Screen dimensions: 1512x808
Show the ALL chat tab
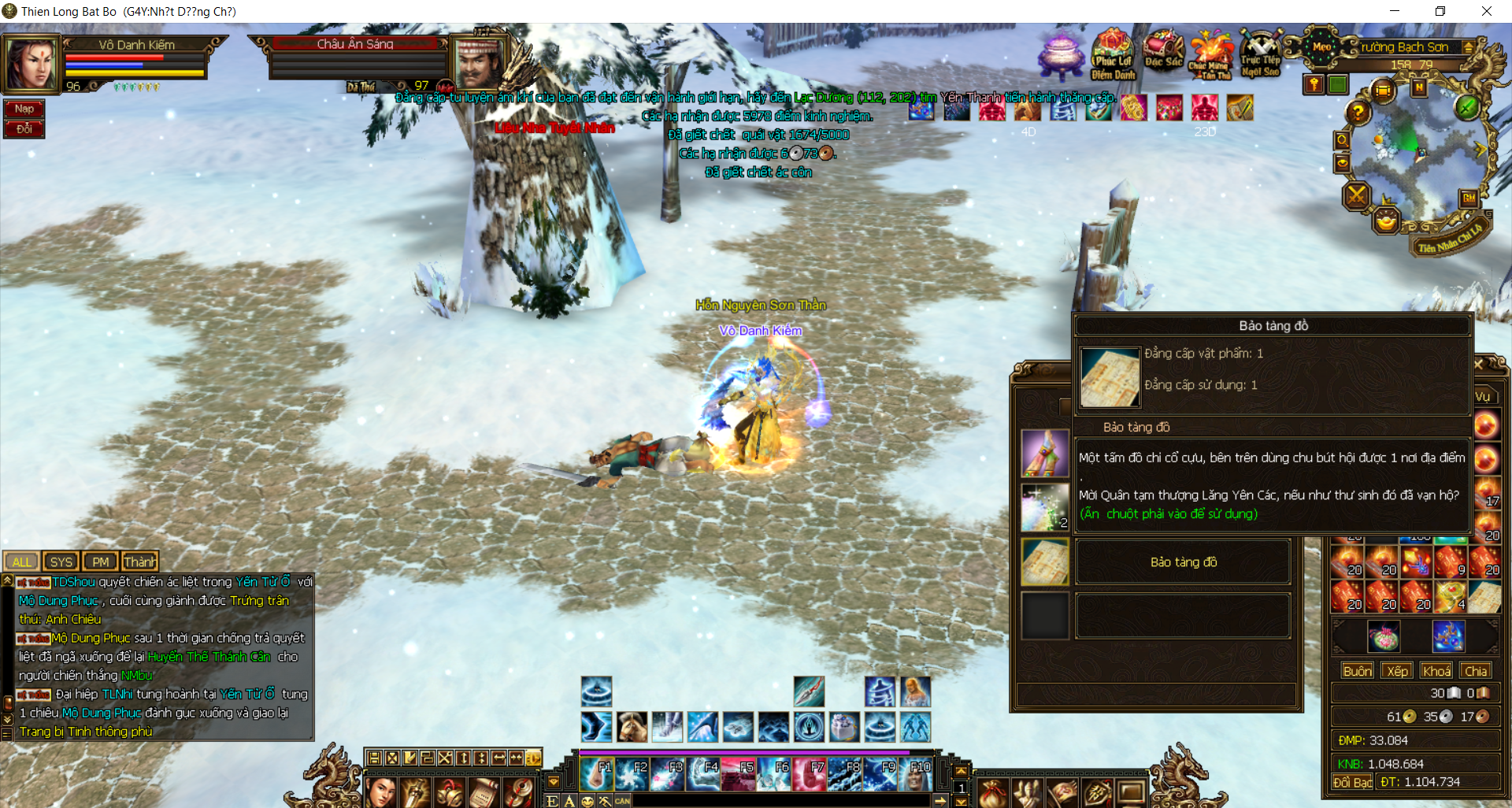click(x=22, y=562)
